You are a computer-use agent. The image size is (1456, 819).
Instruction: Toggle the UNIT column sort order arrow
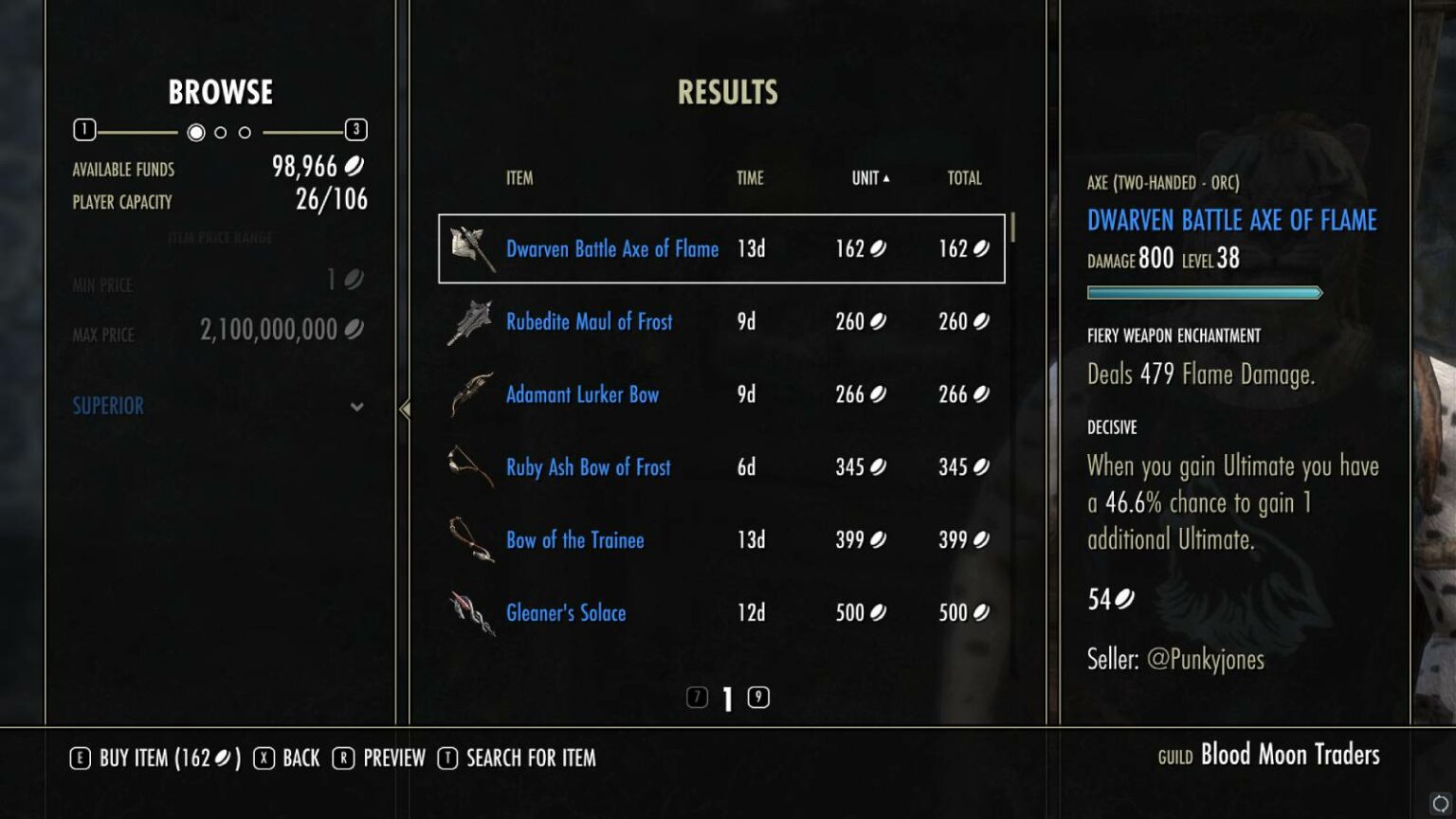tap(887, 176)
